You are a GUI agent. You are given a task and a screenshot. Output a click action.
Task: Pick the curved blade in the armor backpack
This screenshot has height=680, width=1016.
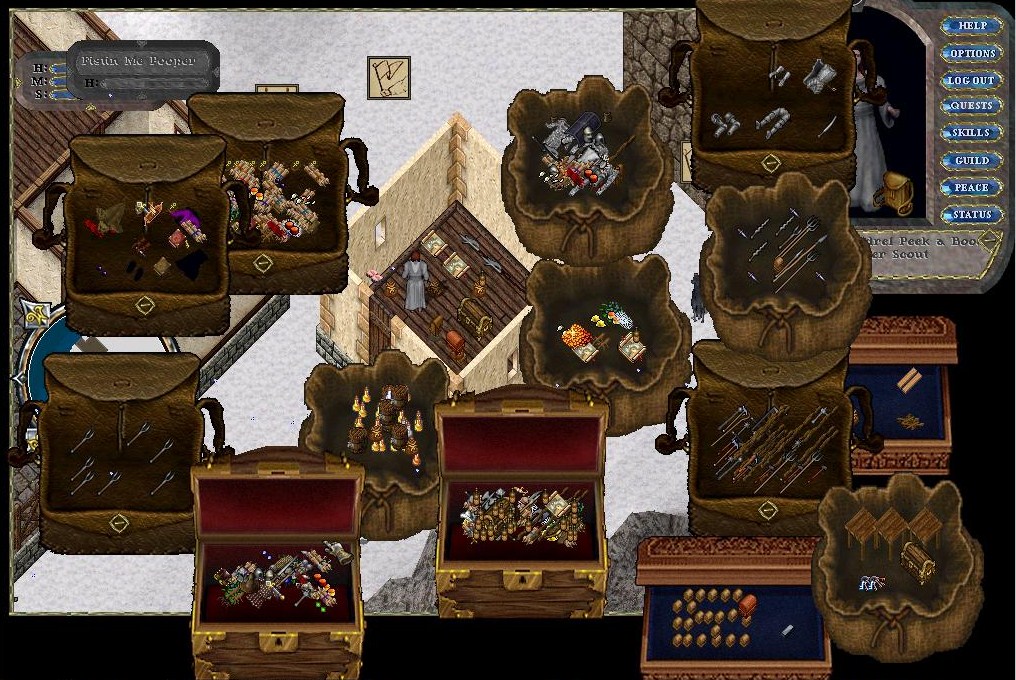[x=828, y=127]
